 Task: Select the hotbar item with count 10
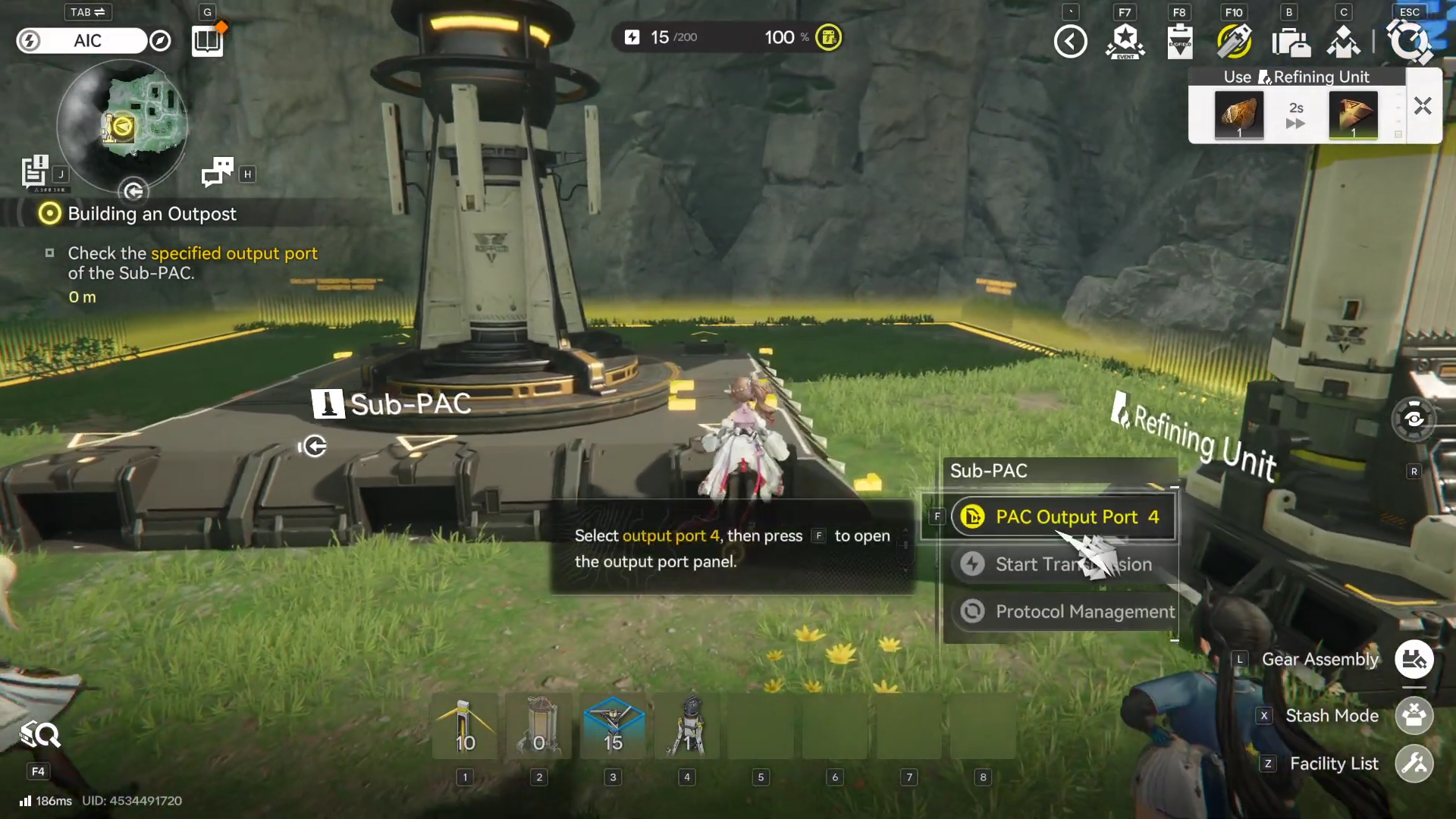(465, 728)
